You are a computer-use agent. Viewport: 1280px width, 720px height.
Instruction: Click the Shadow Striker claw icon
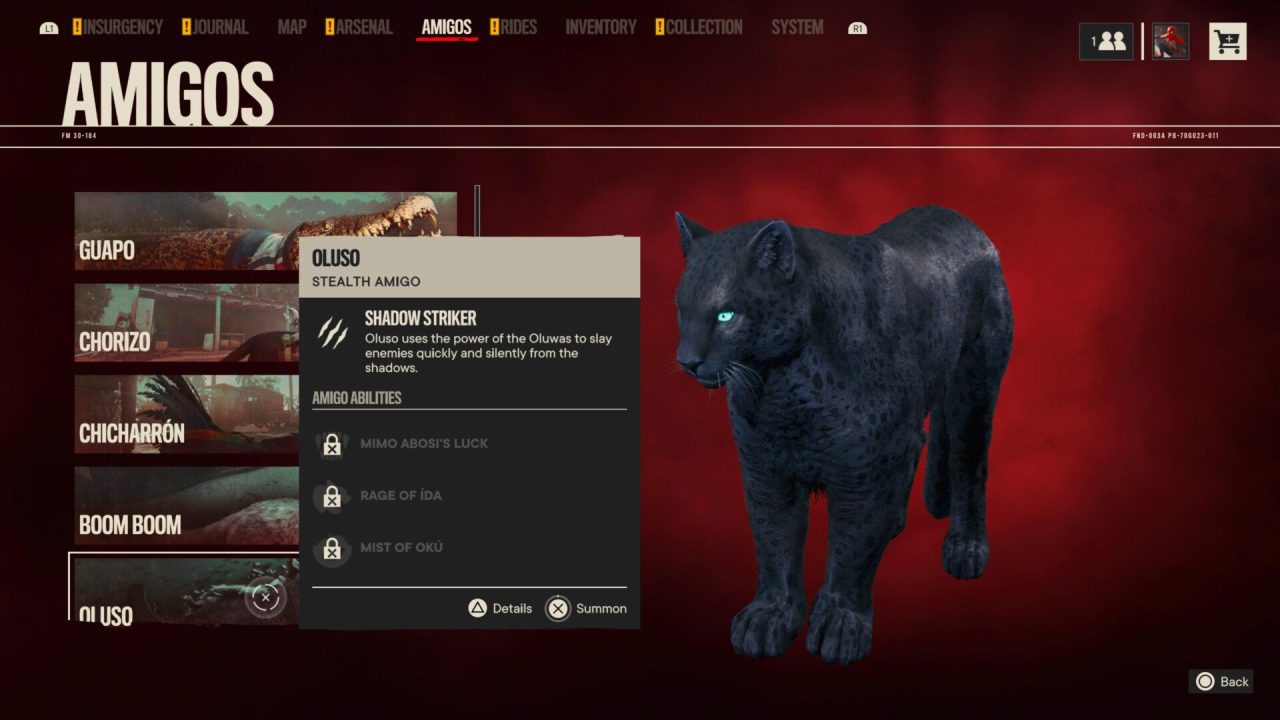pos(331,330)
